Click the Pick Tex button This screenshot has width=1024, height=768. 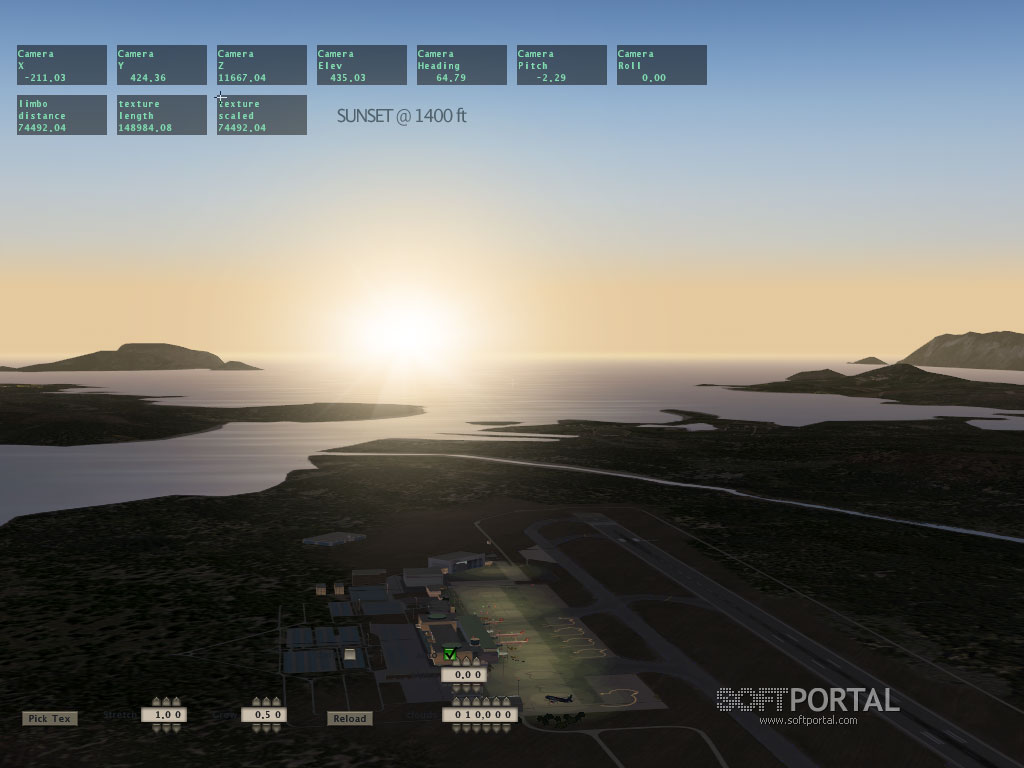coord(49,718)
